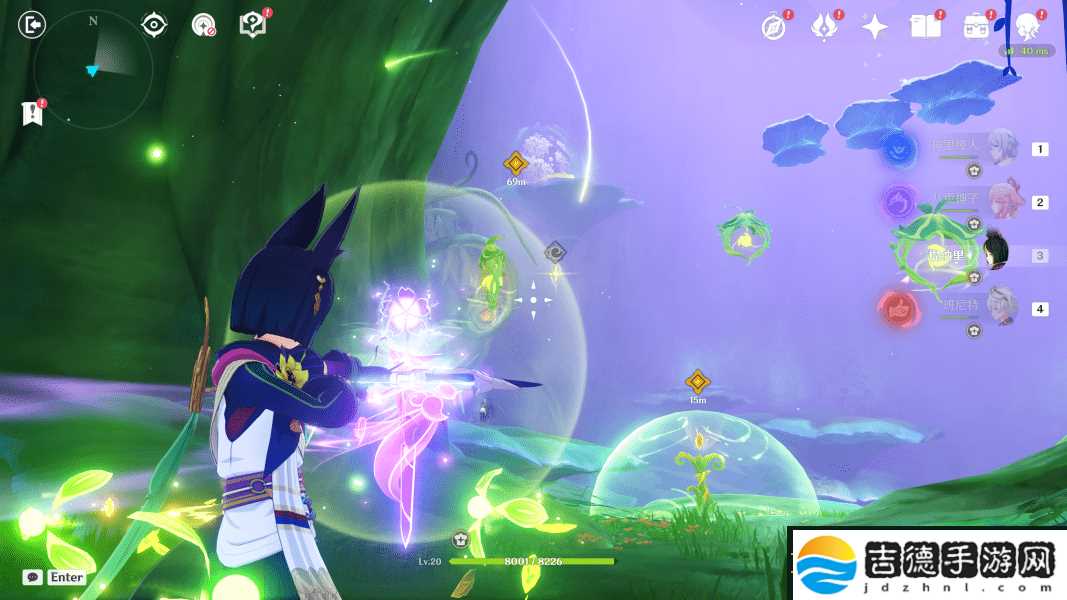Open the chat box labeled Enter

coord(56,577)
